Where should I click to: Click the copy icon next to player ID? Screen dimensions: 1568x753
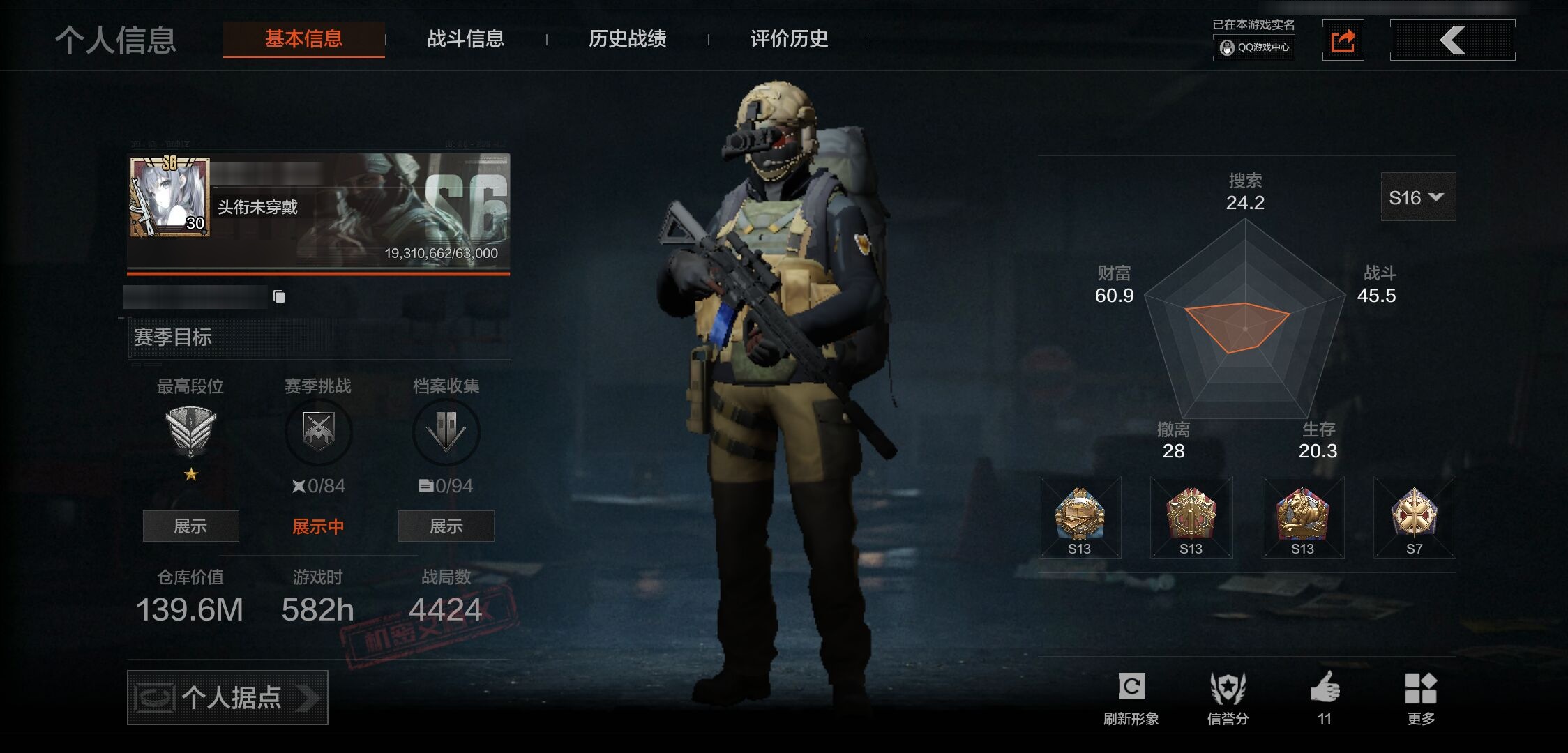point(280,296)
